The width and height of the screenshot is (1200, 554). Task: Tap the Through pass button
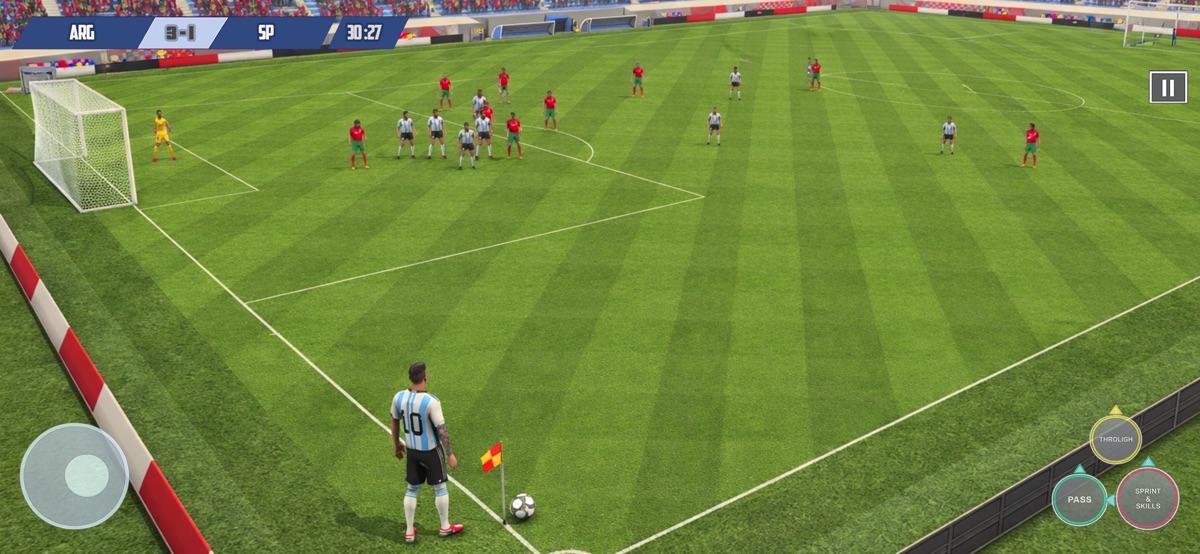click(x=1115, y=439)
